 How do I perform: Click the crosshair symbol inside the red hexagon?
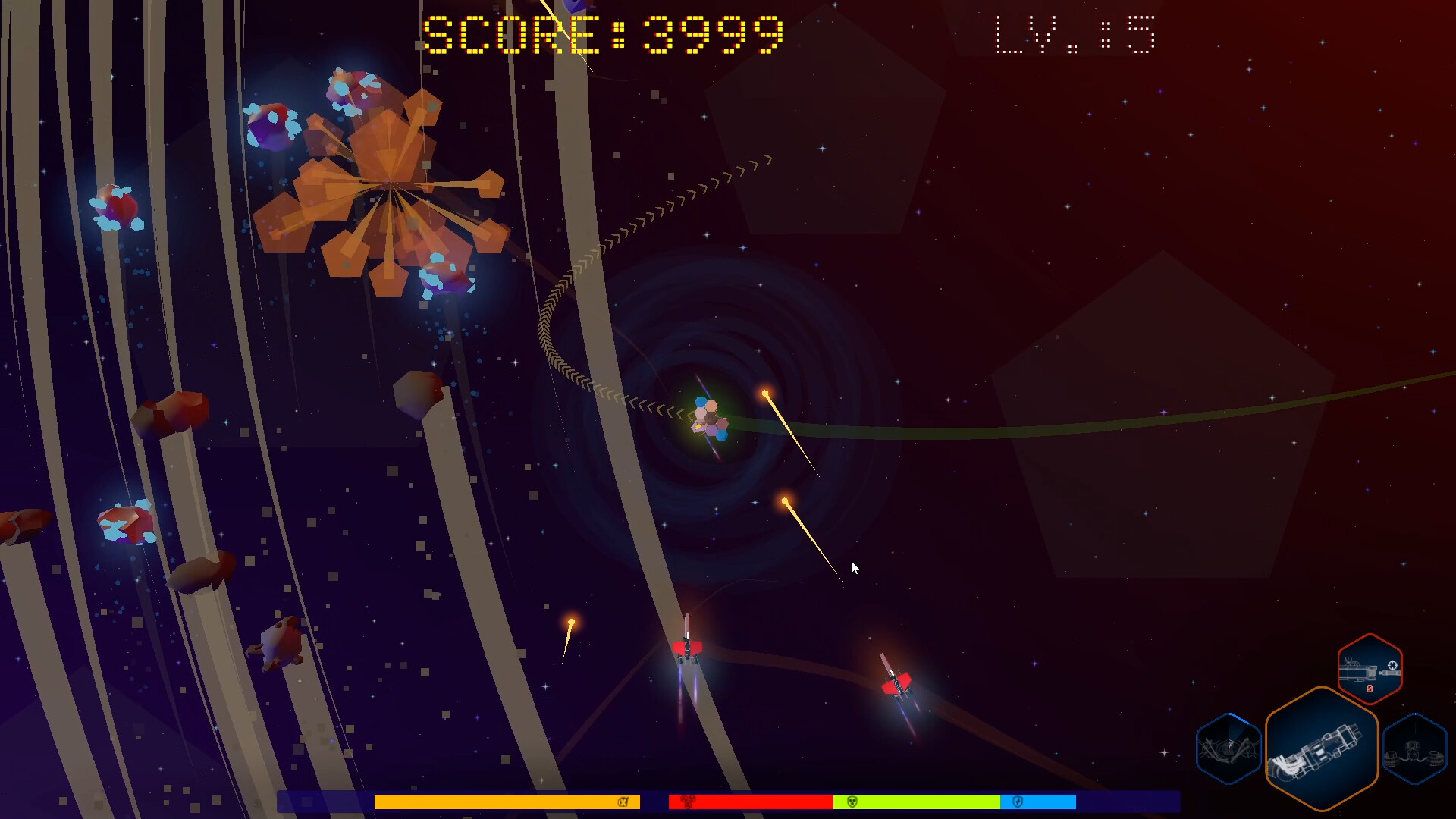(1392, 664)
